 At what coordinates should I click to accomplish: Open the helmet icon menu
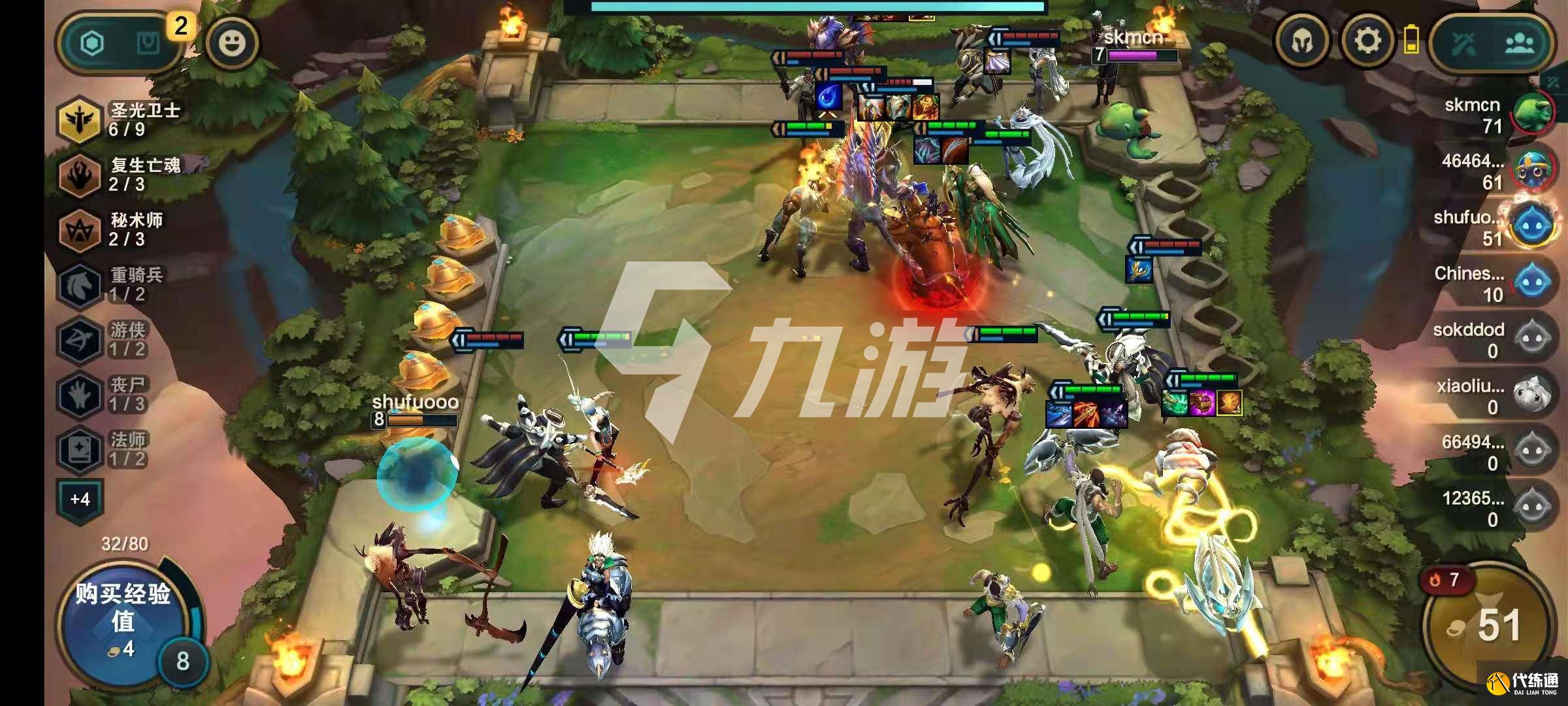1303,42
